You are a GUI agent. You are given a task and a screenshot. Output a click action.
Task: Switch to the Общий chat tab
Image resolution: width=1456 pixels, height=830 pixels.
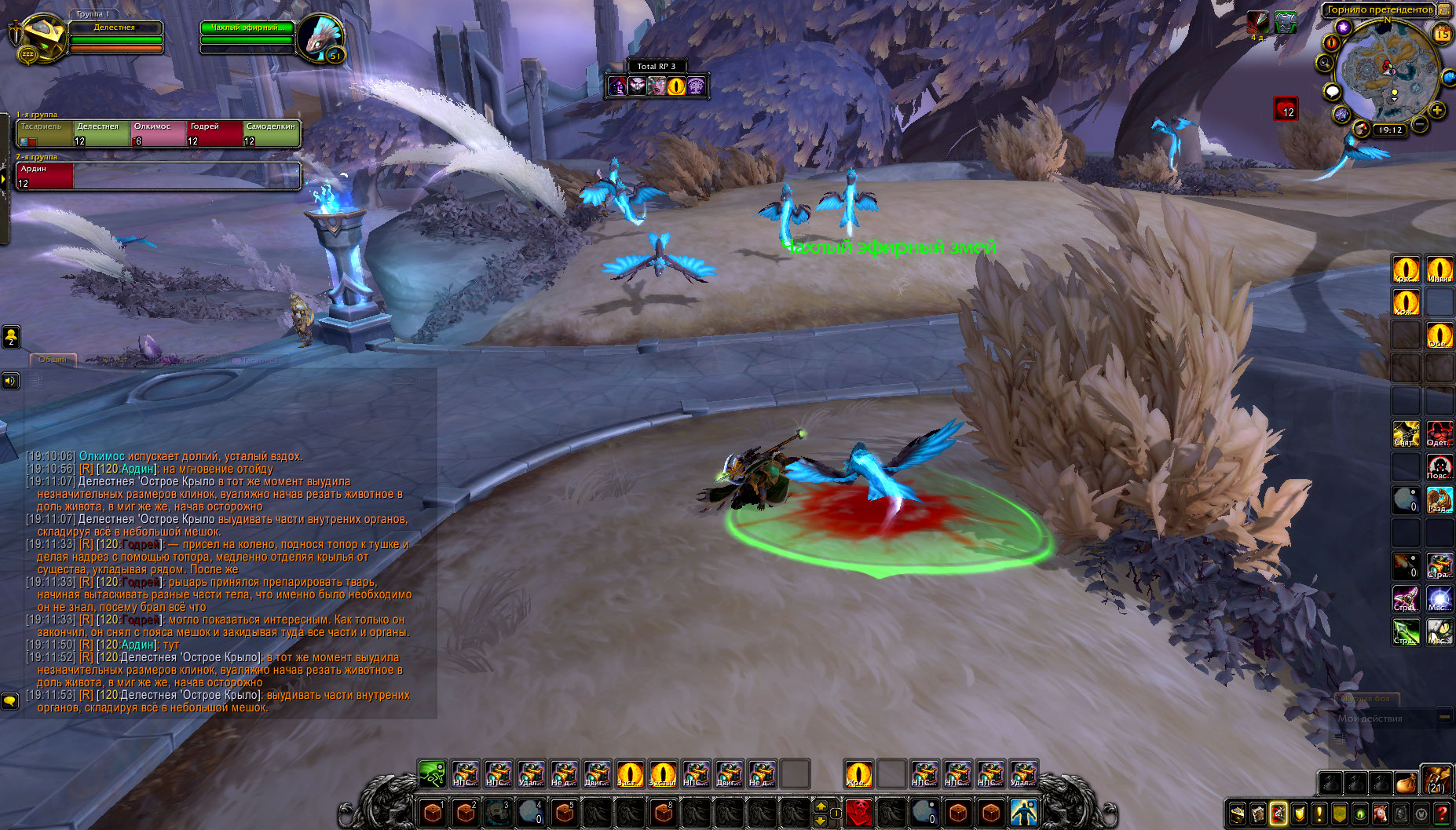(53, 360)
